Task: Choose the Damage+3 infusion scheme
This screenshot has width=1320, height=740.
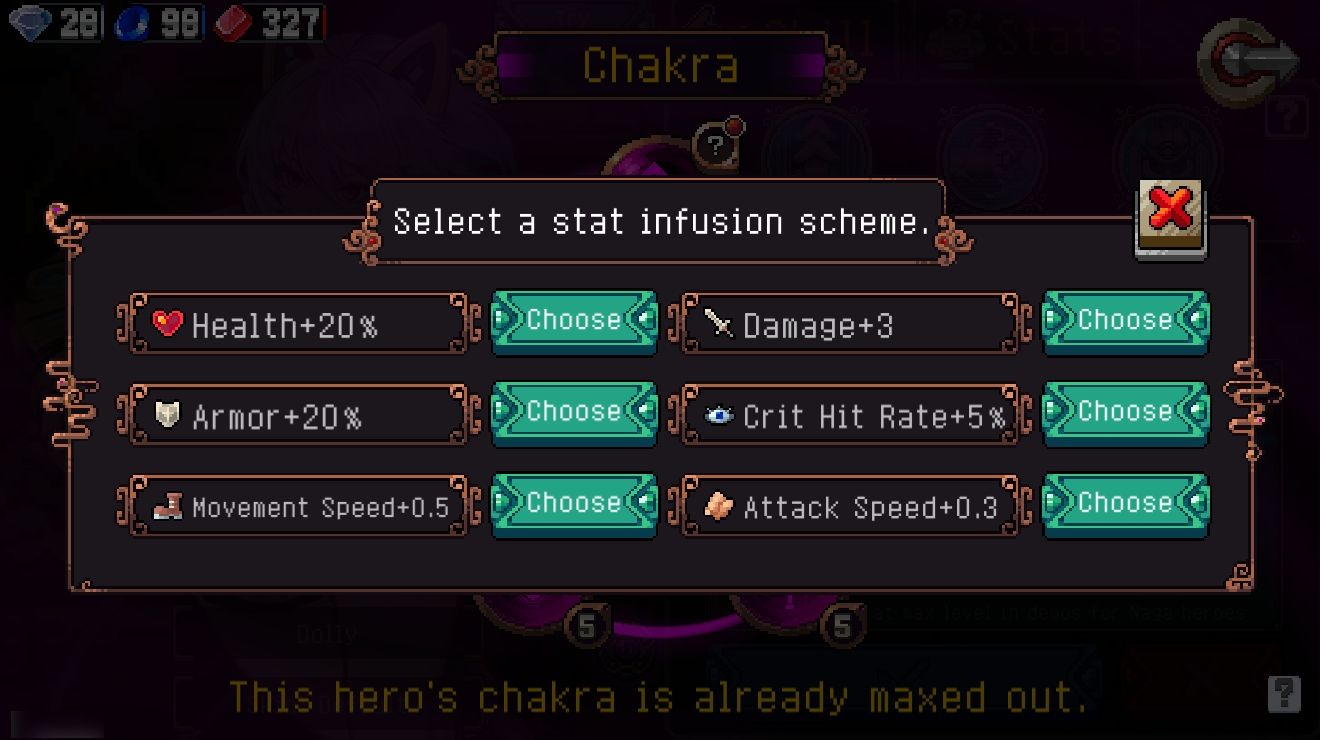Action: click(x=1125, y=321)
